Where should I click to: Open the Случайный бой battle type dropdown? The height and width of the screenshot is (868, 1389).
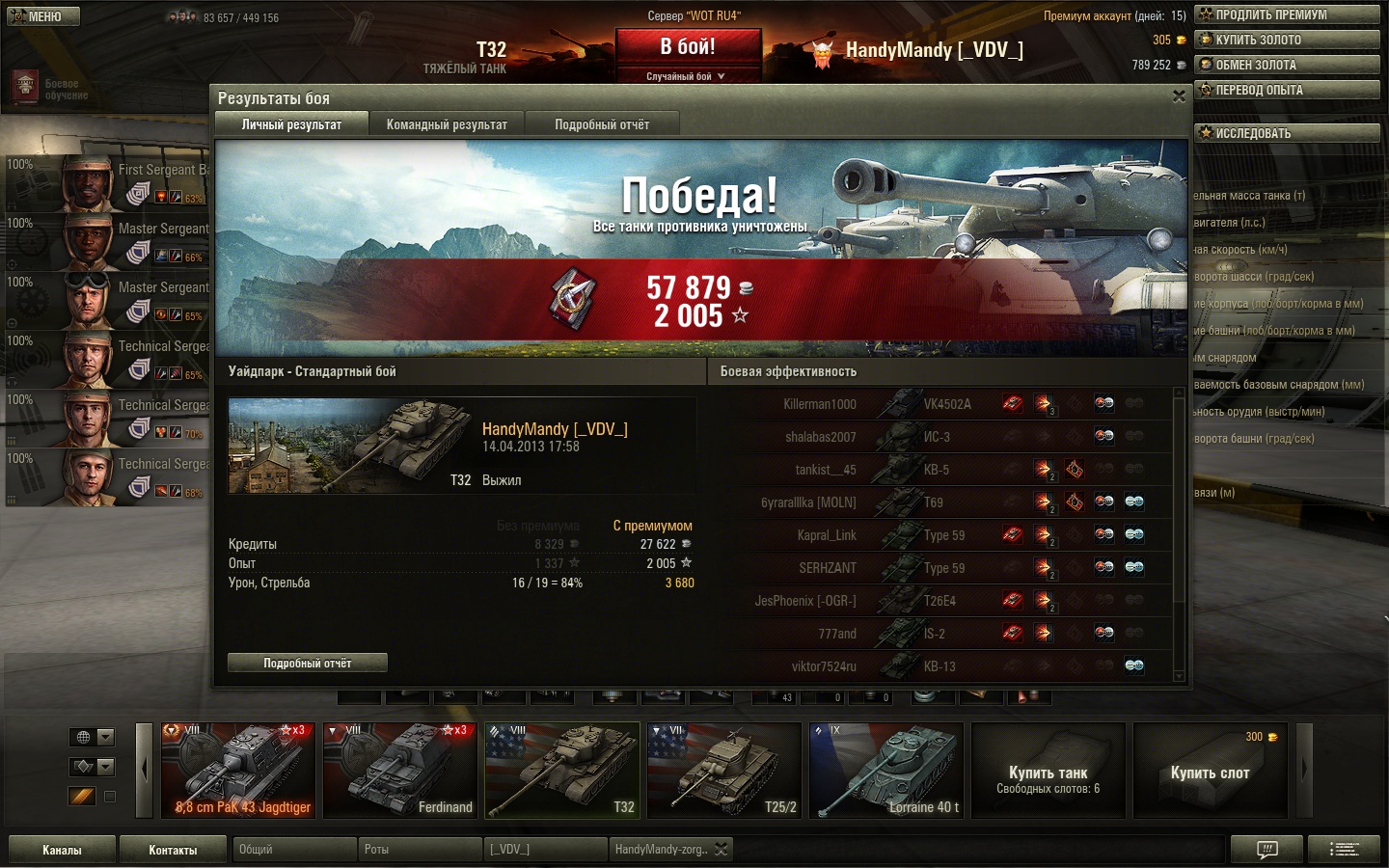click(686, 76)
